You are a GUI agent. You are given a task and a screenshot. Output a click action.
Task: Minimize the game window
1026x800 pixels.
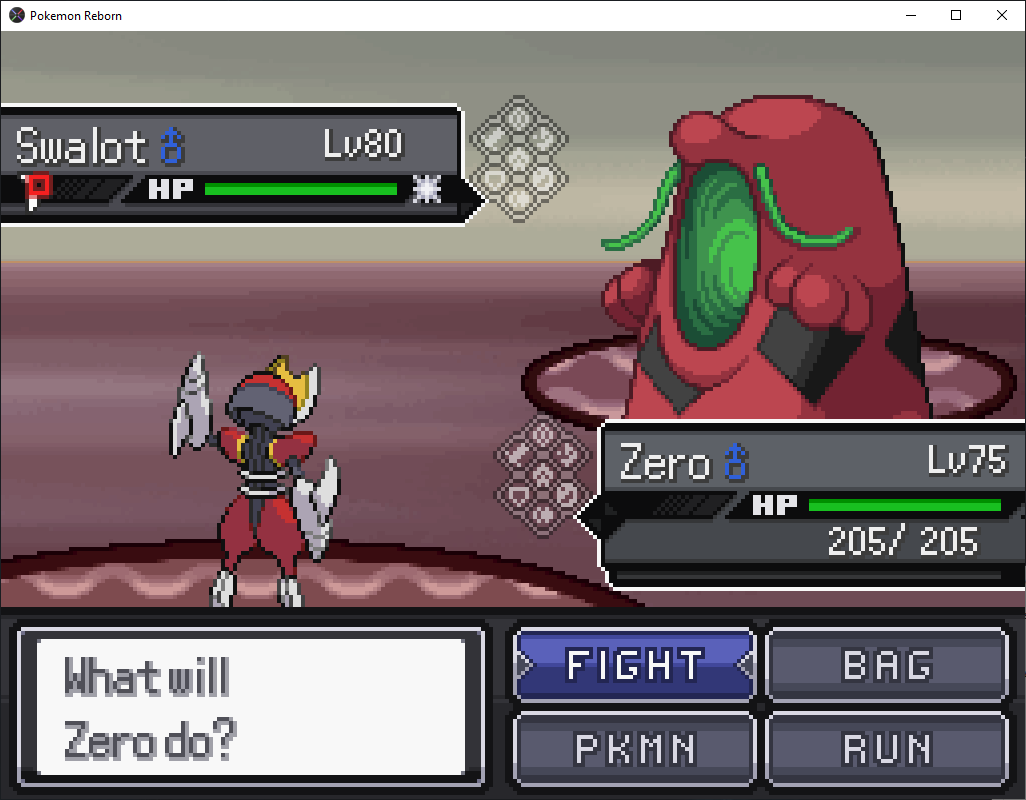(910, 15)
